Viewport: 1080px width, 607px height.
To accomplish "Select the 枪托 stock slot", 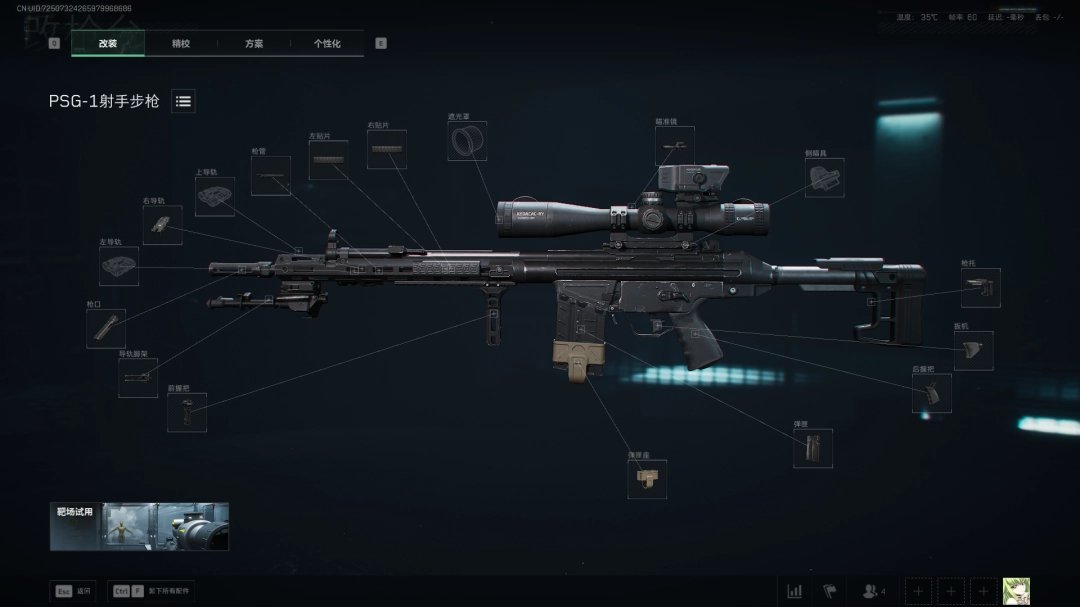I will pyautogui.click(x=980, y=288).
